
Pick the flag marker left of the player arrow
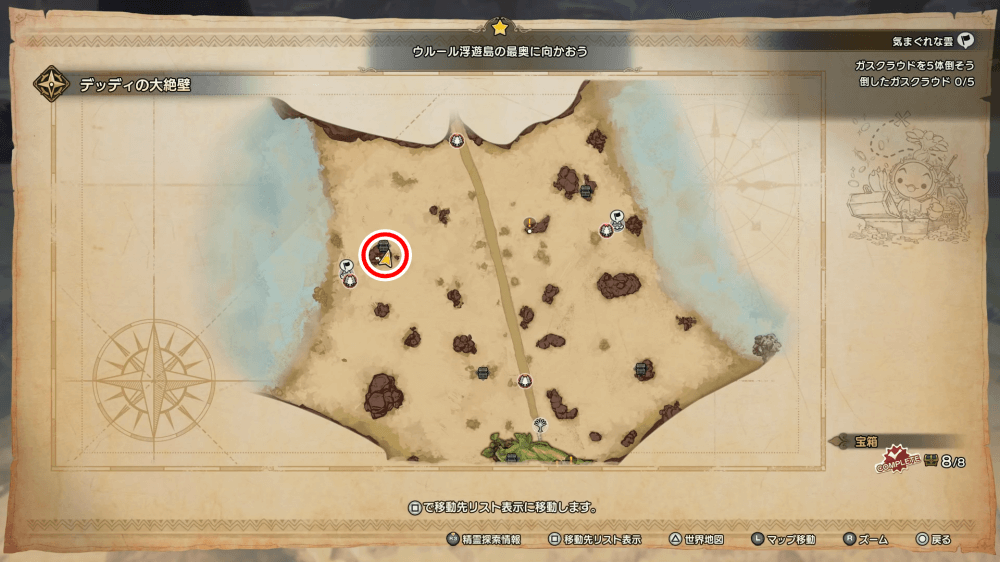pyautogui.click(x=345, y=266)
